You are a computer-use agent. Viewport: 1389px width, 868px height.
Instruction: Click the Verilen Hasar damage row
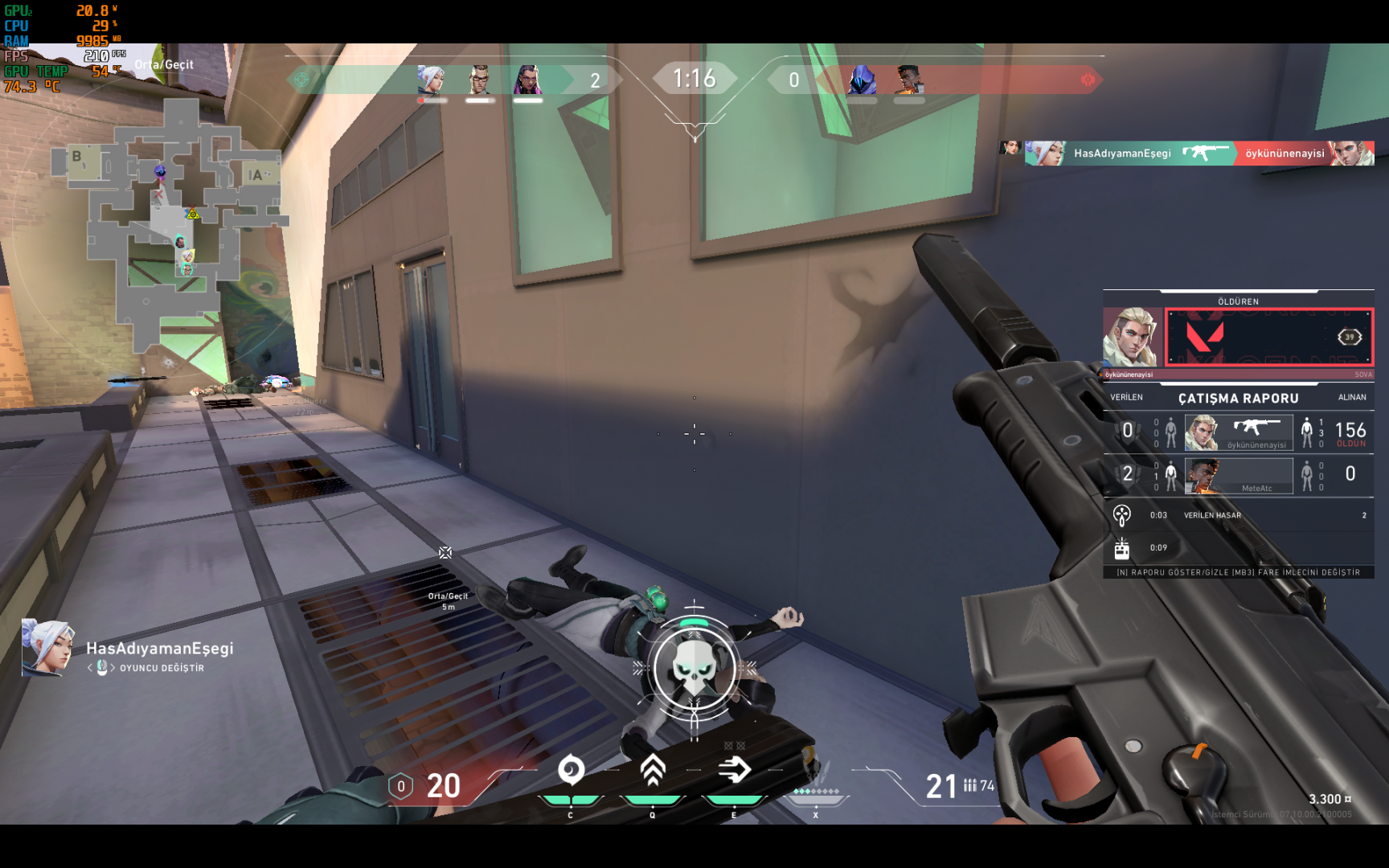click(1238, 515)
